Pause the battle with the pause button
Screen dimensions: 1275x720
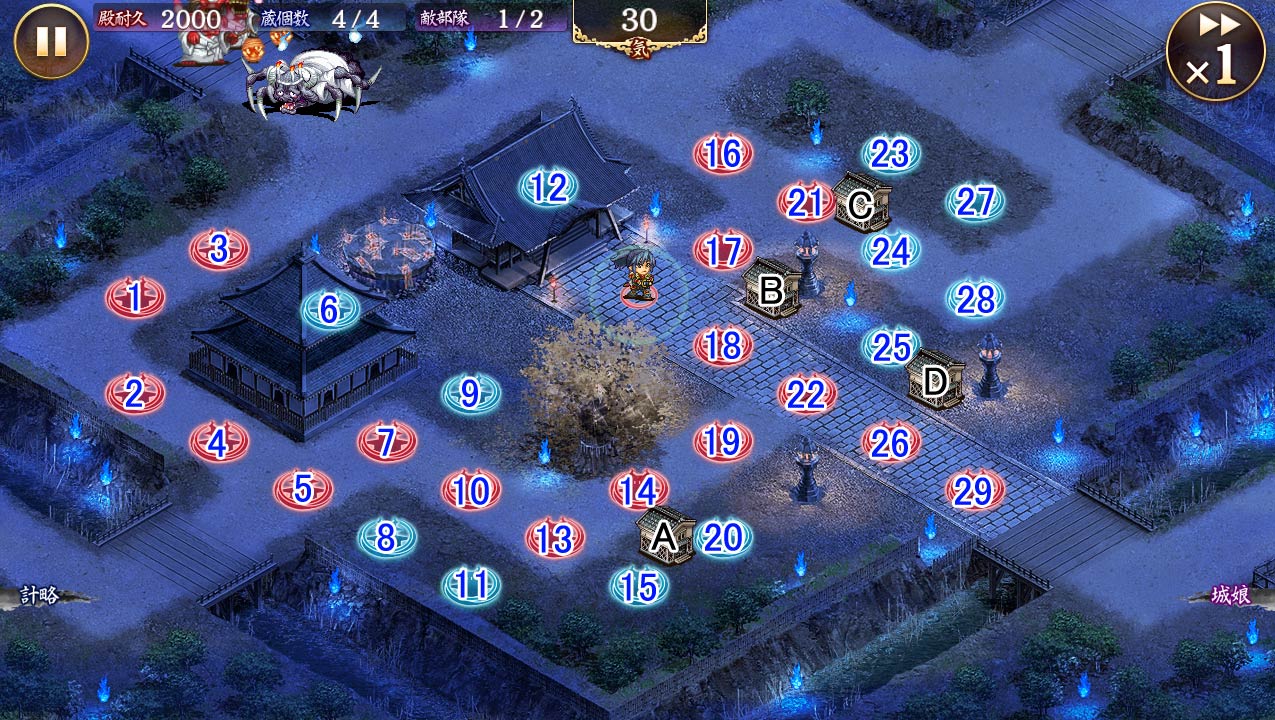[x=51, y=41]
